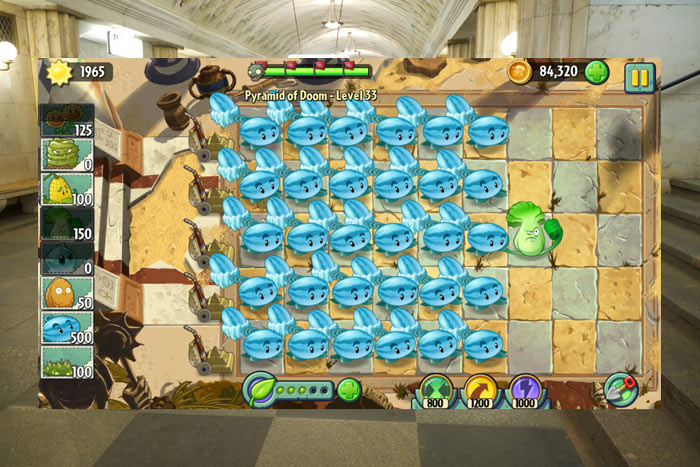Select the Twin Sunflower seed packet
The height and width of the screenshot is (467, 700).
(x=67, y=121)
